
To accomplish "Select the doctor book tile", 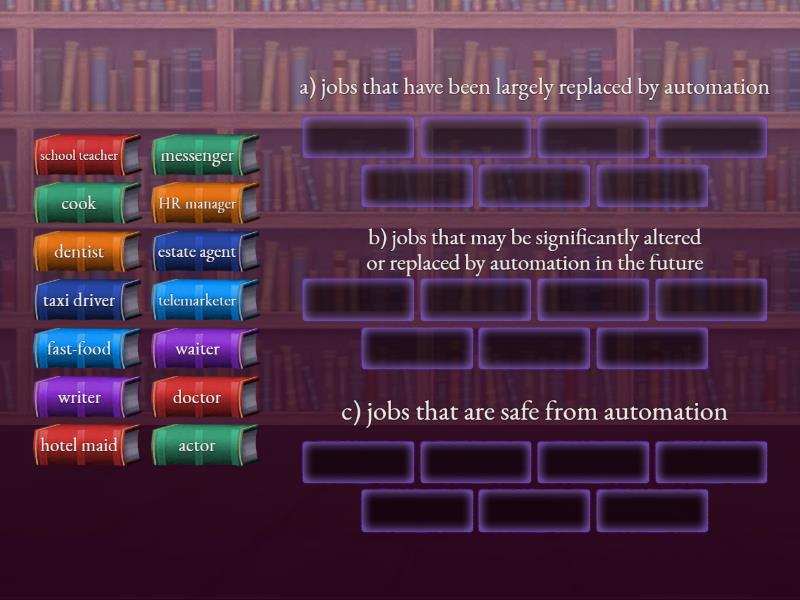I will [x=198, y=397].
